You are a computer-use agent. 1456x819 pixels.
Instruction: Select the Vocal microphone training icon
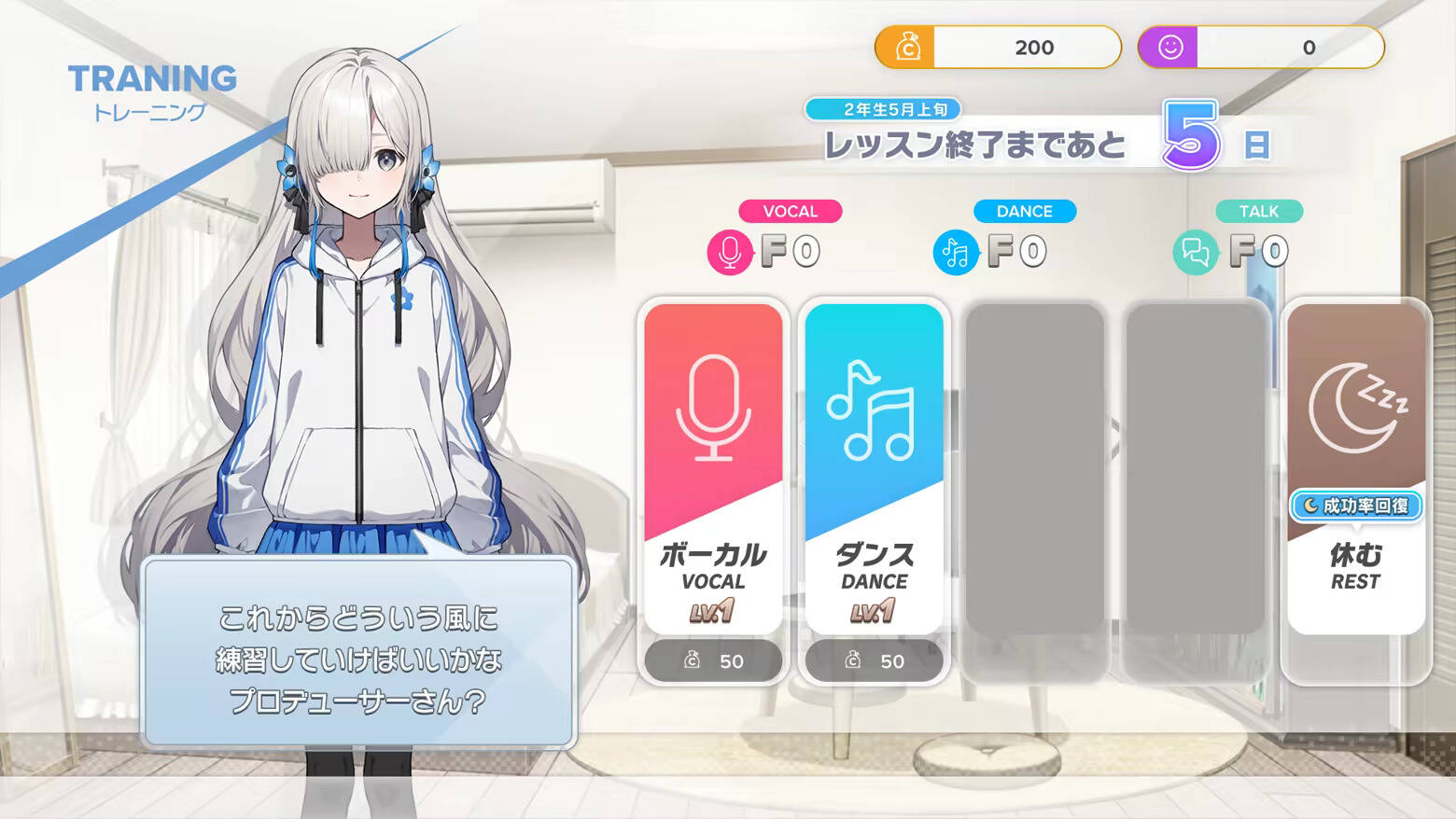click(713, 410)
